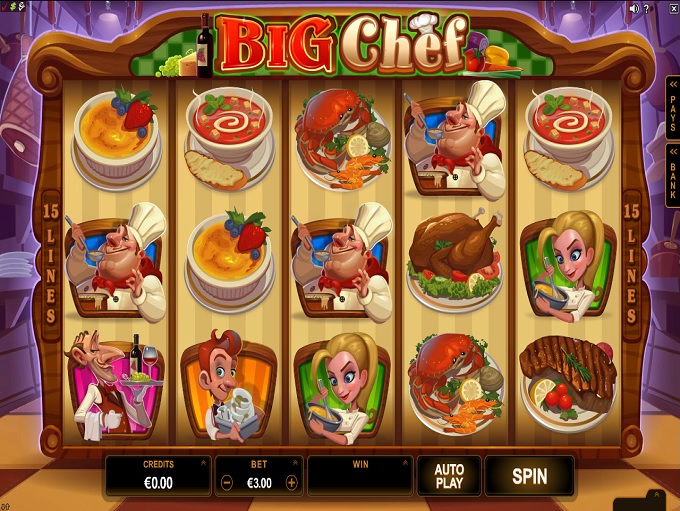This screenshot has width=680, height=511.
Task: Expand the Credits panel
Action: (x=203, y=464)
